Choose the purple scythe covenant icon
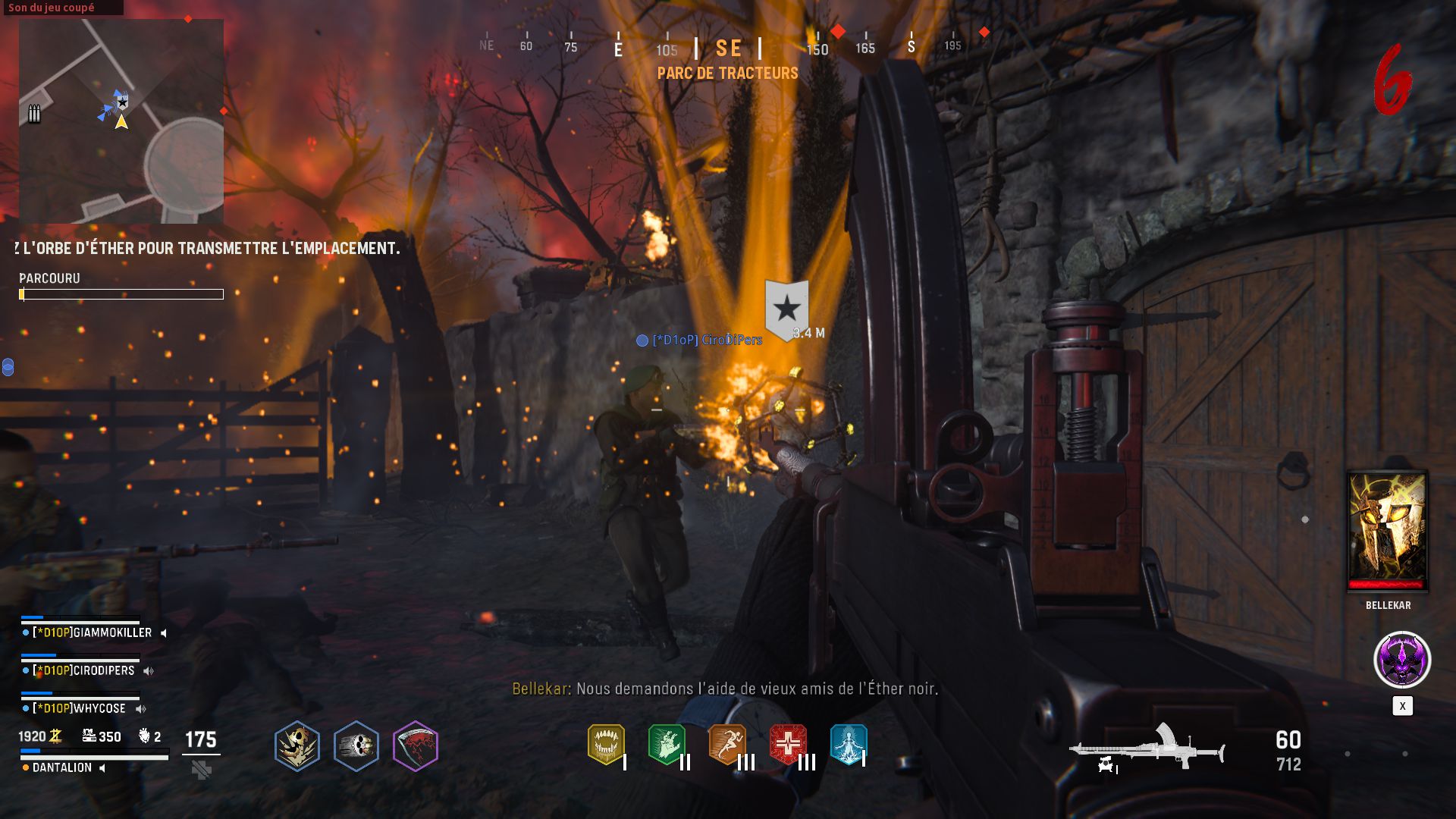 click(x=416, y=746)
